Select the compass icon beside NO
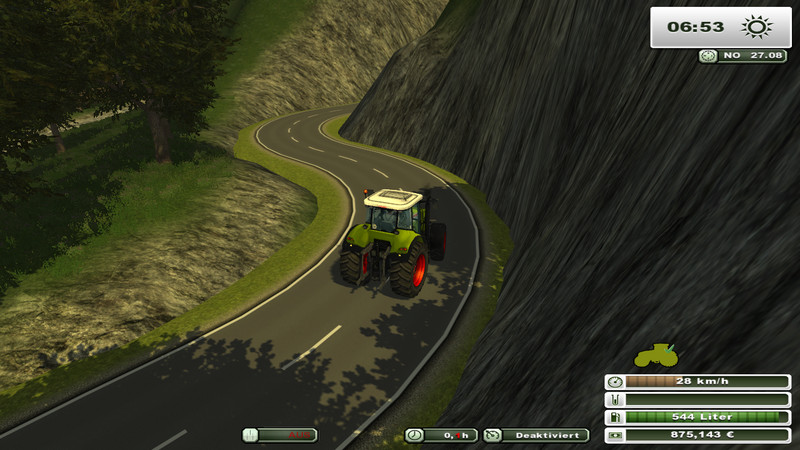800x450 pixels. pos(708,56)
